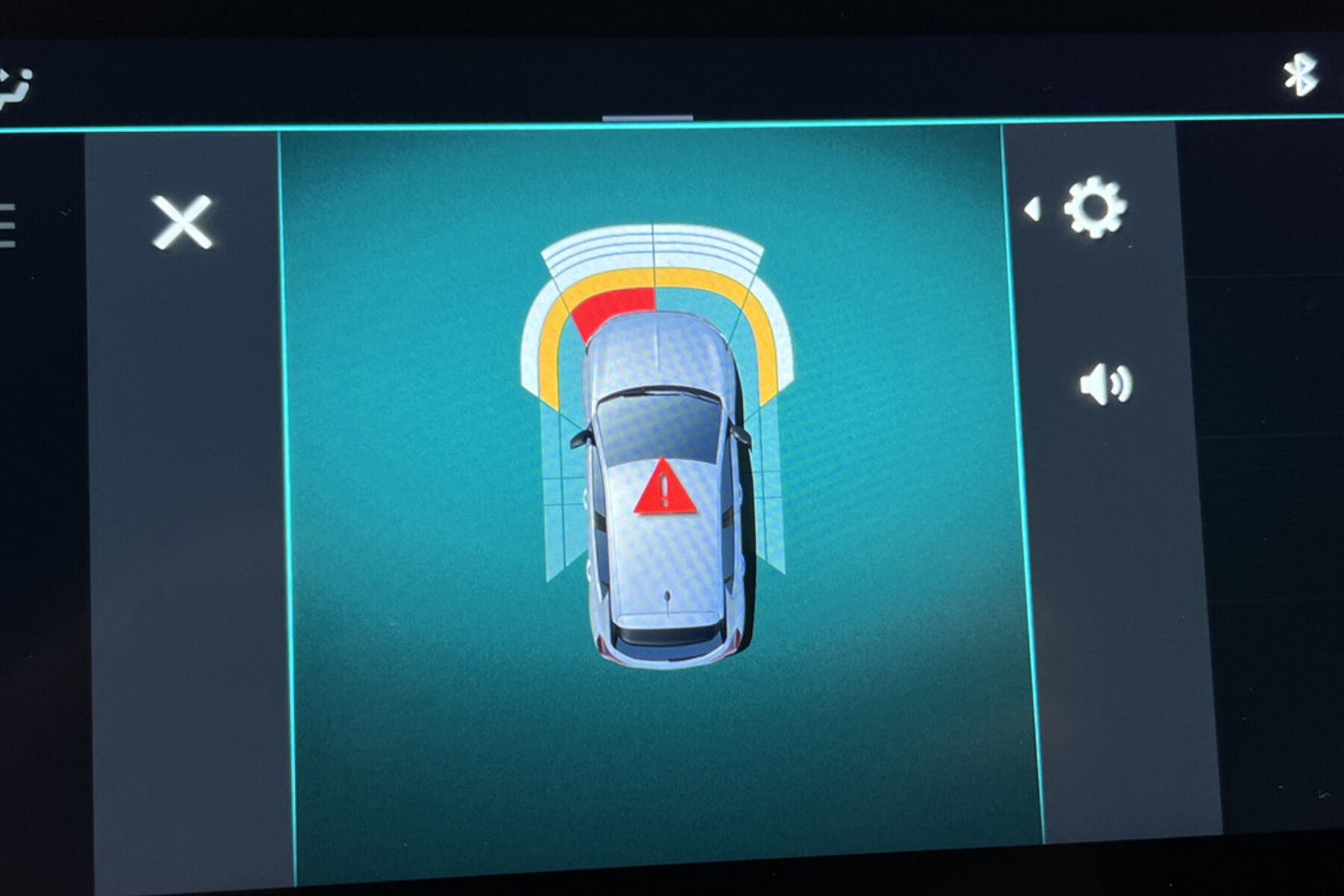The image size is (1344, 896).
Task: Close the parking sensor view
Action: point(182,222)
